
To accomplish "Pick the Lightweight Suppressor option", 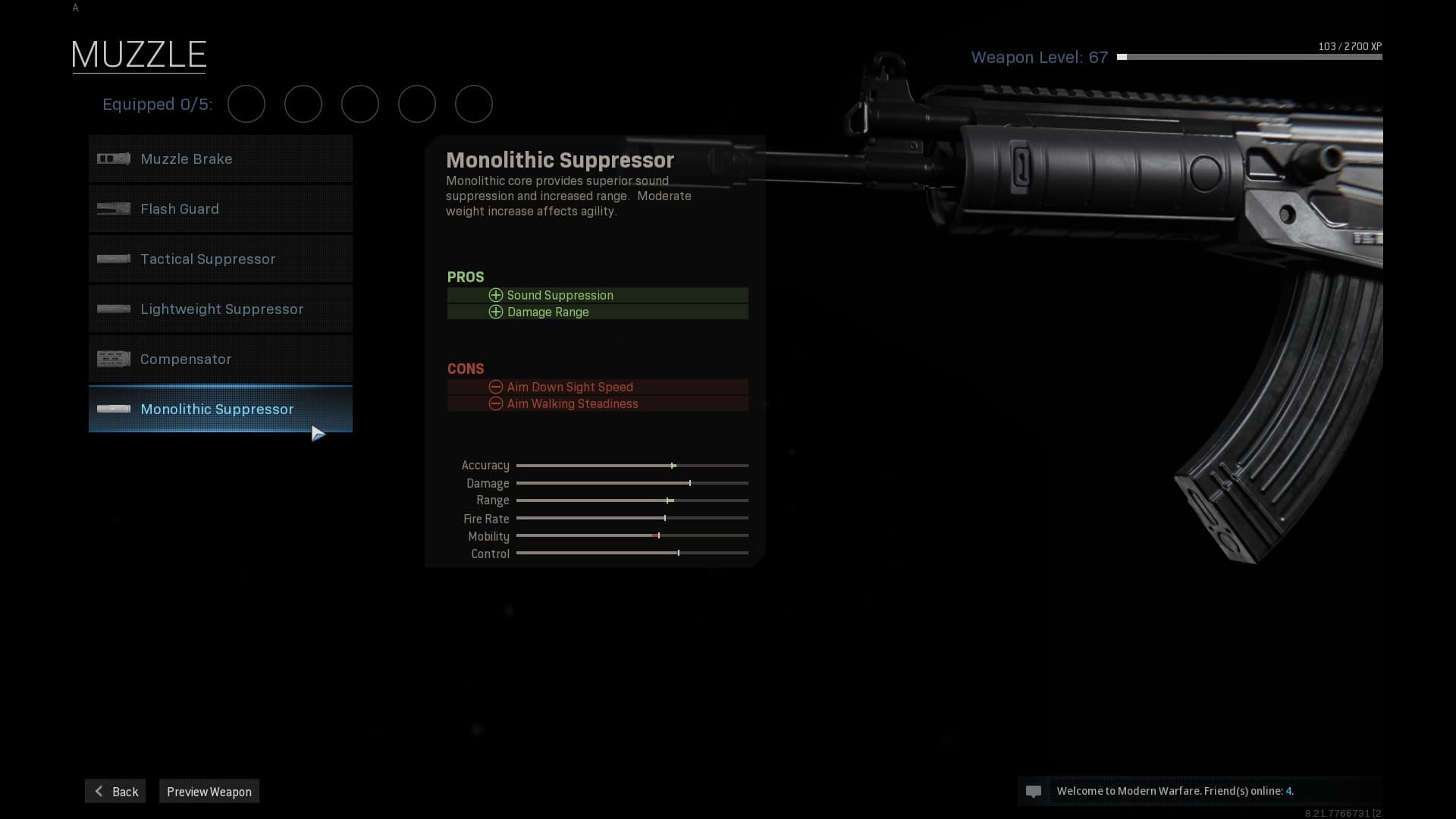I will (220, 309).
